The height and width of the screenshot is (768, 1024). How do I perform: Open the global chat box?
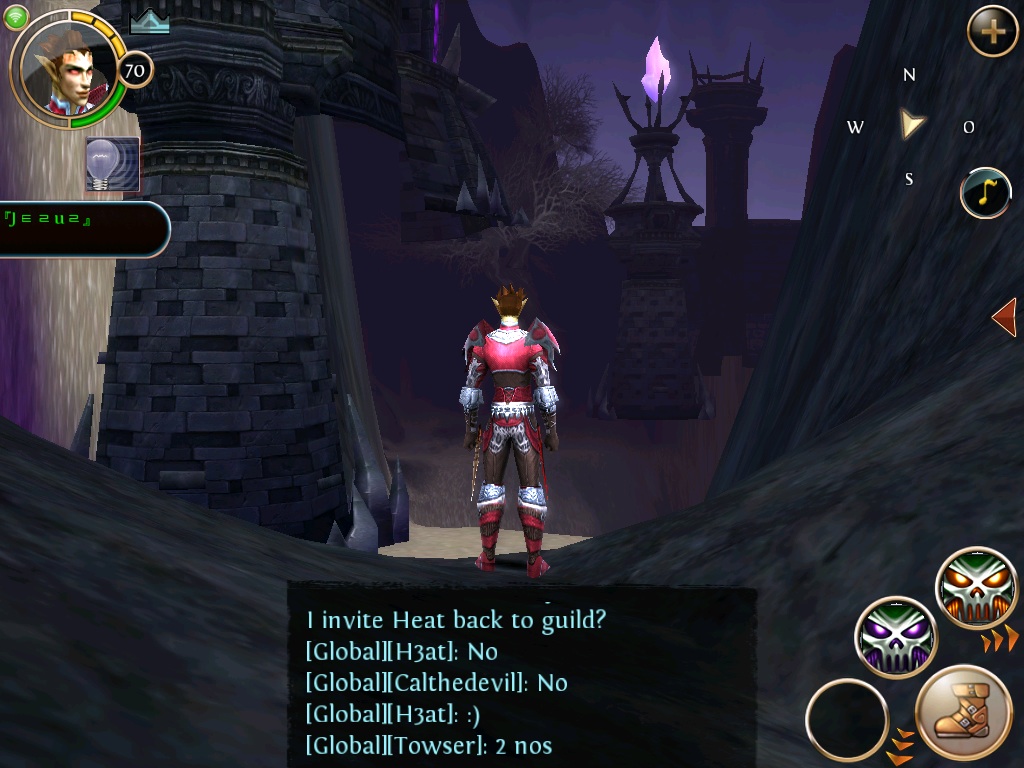520,681
